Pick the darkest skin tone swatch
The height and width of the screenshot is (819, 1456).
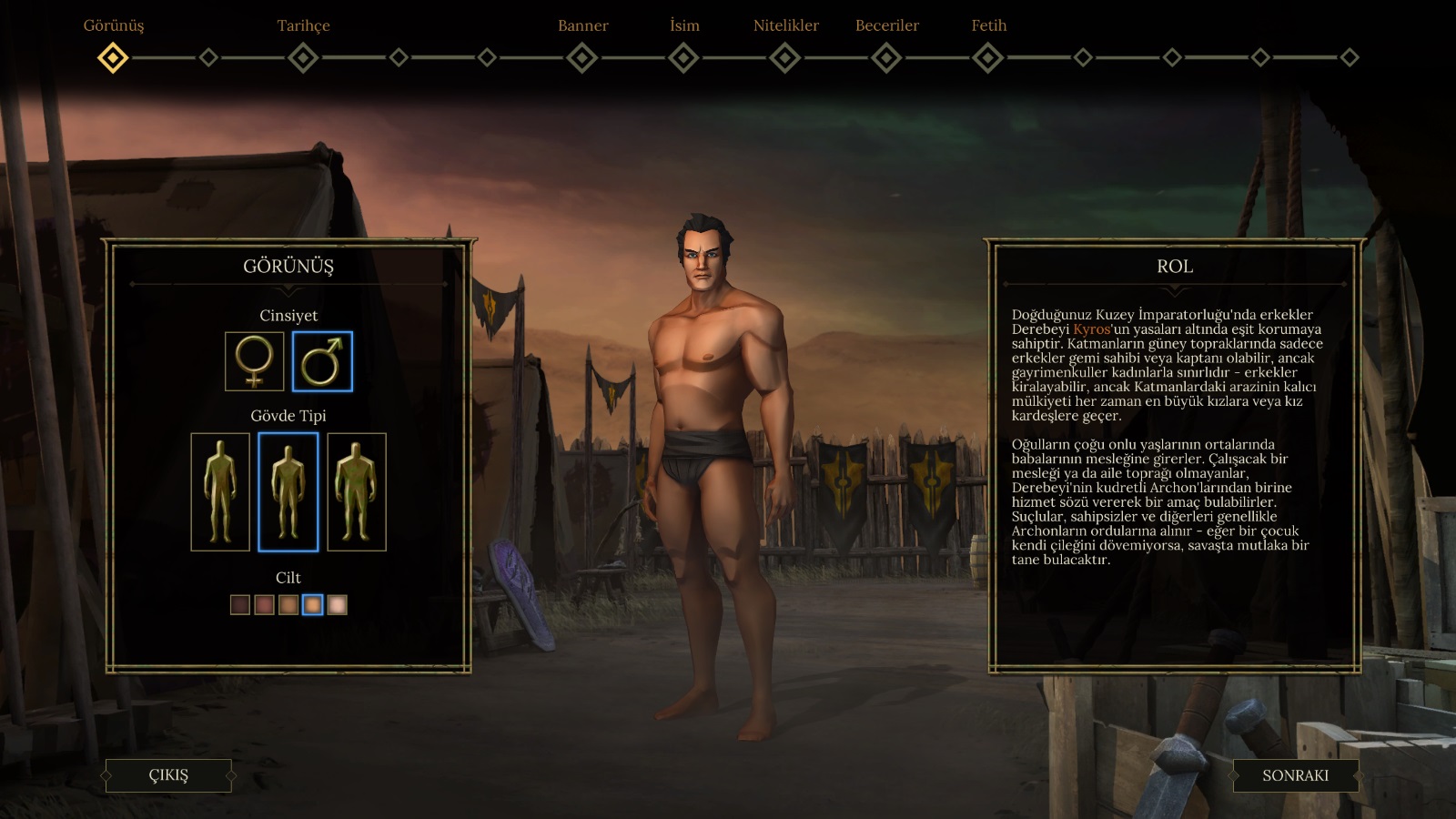tap(240, 605)
